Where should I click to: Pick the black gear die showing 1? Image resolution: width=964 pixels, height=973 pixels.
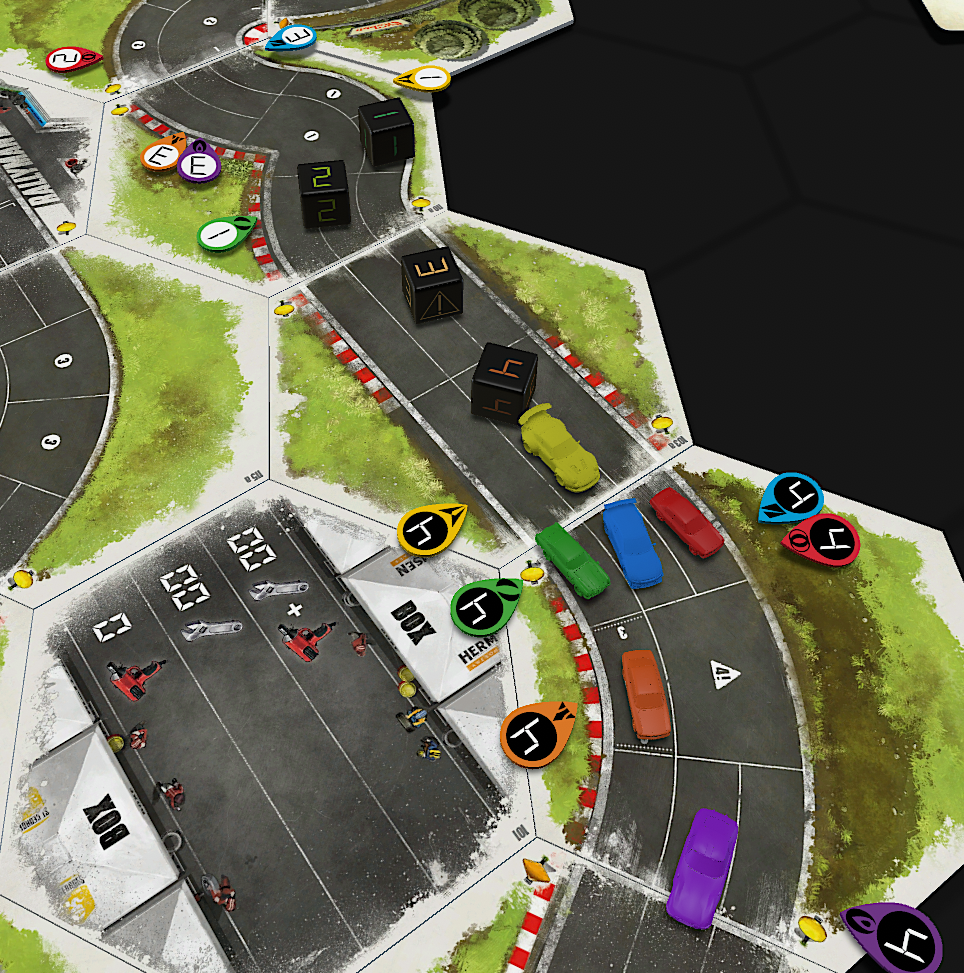tap(385, 131)
